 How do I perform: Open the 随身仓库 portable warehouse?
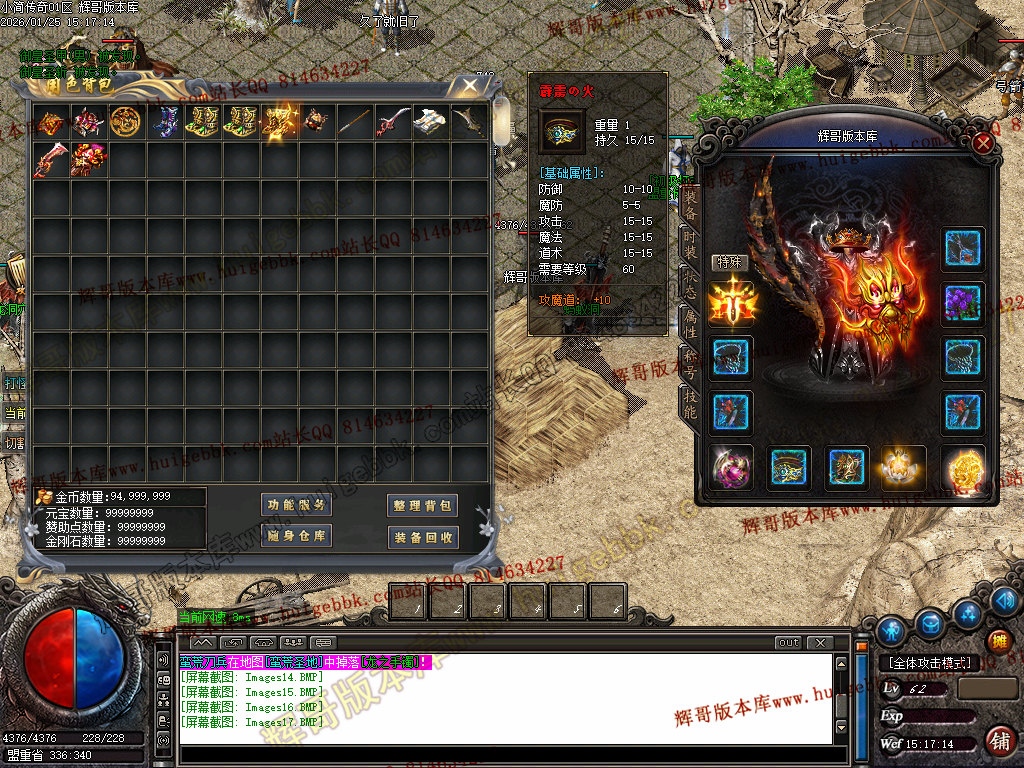point(297,537)
